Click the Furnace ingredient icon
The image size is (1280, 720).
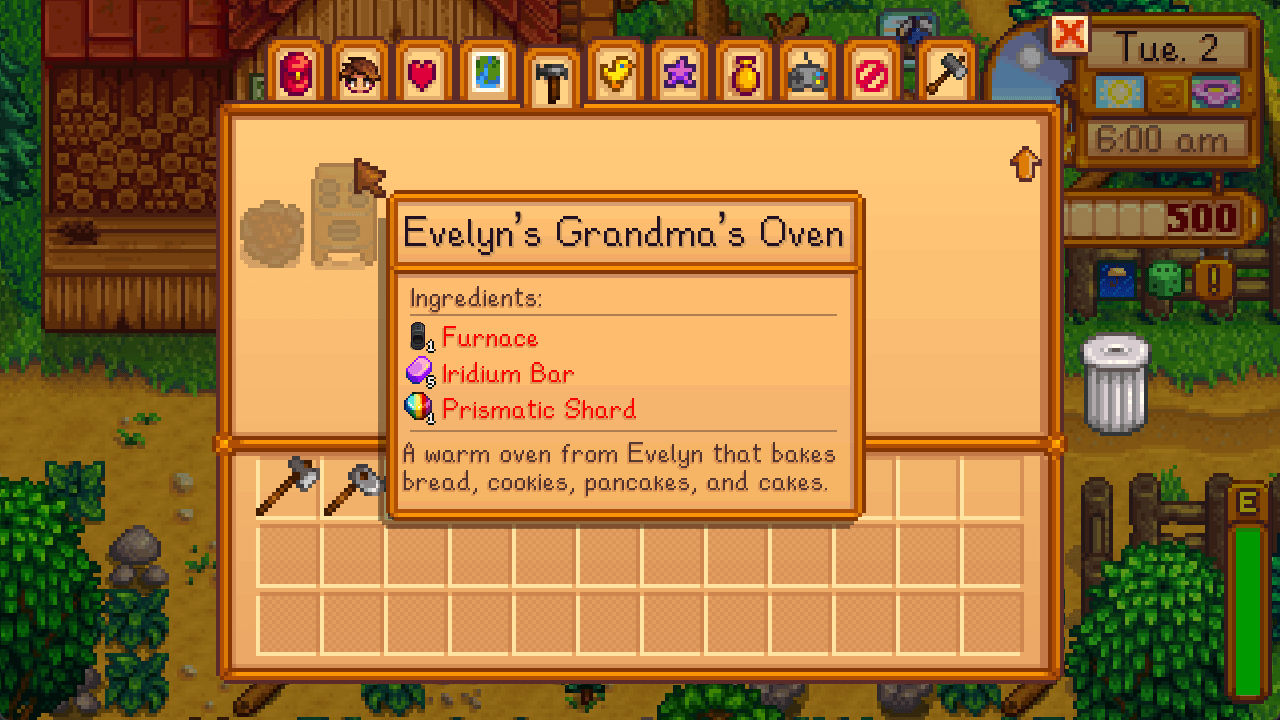tap(417, 336)
